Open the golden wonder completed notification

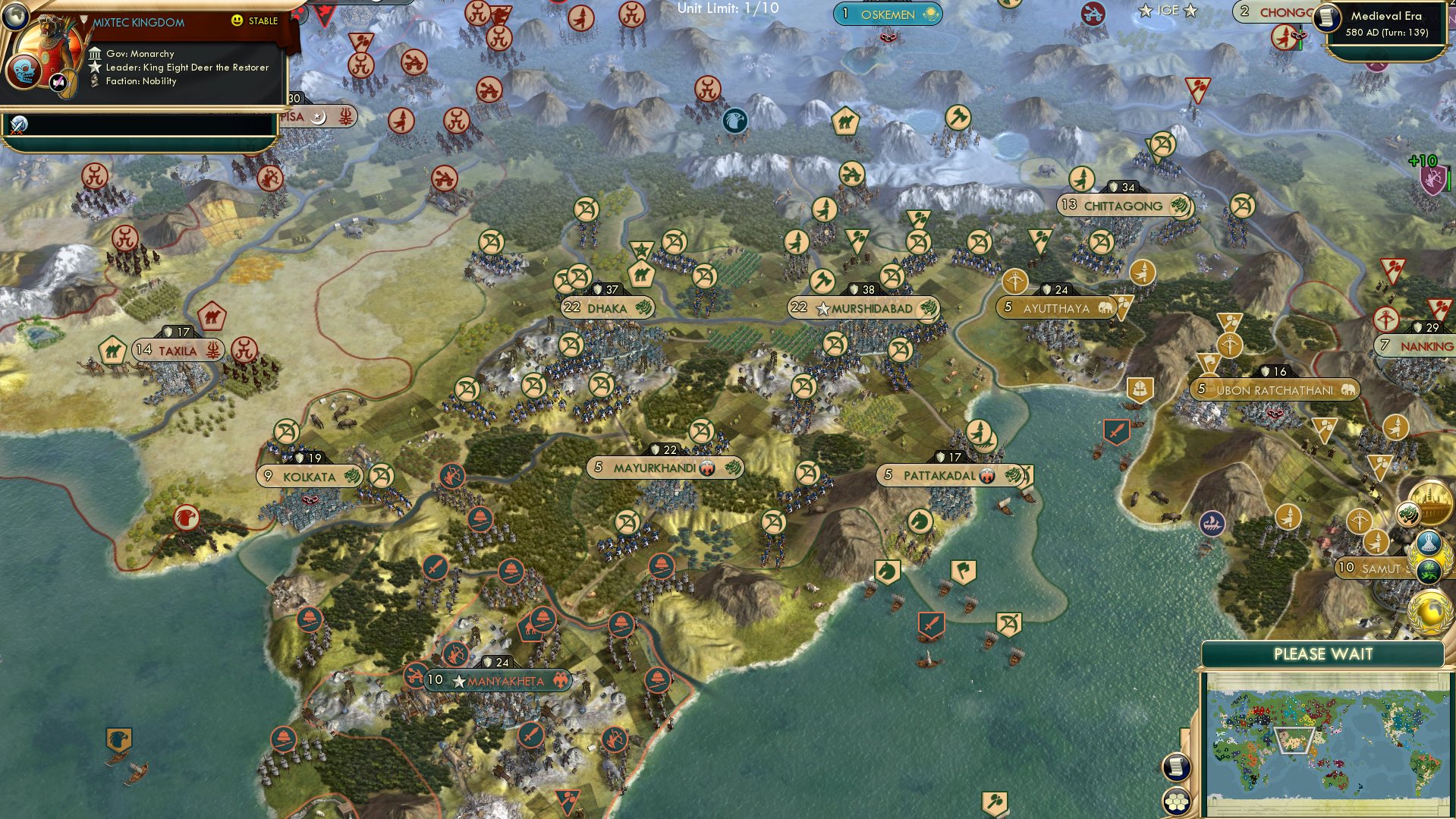click(1430, 503)
